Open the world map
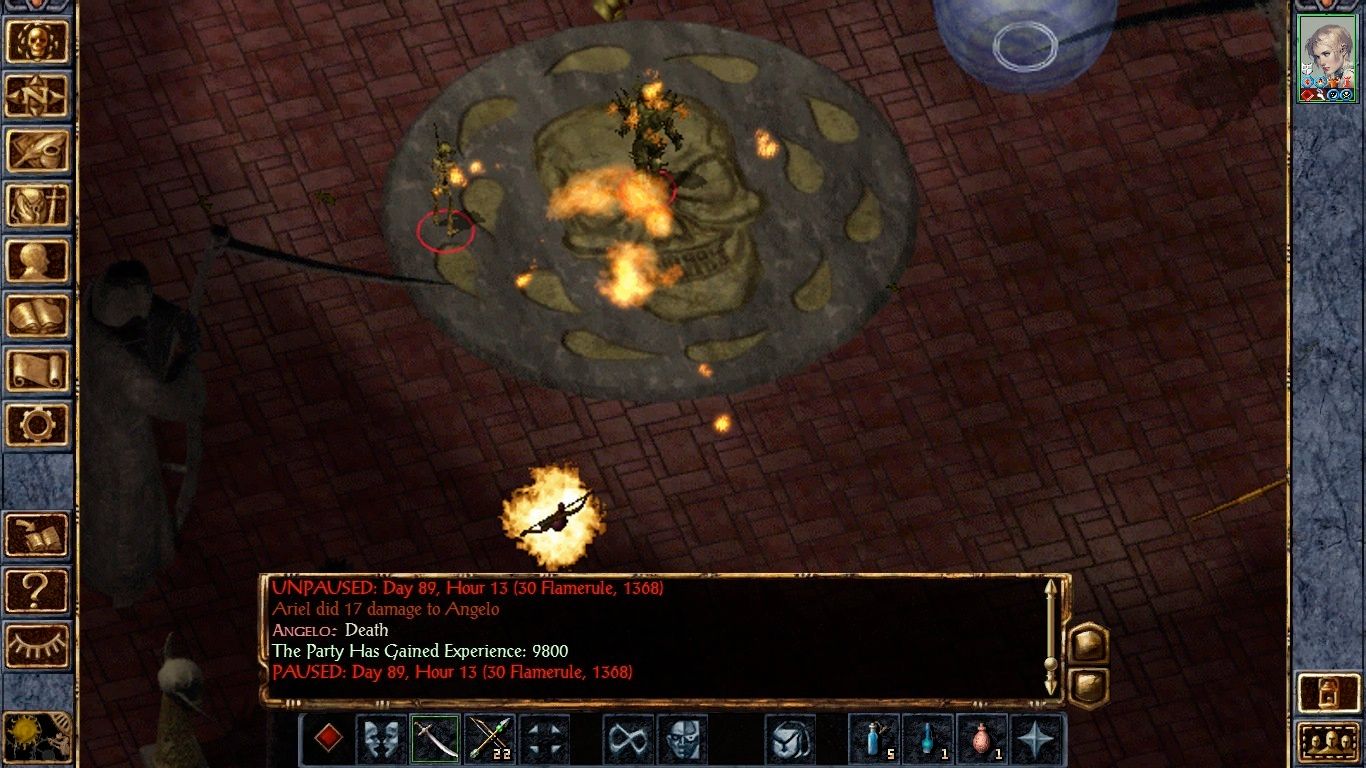This screenshot has width=1366, height=768. click(38, 96)
